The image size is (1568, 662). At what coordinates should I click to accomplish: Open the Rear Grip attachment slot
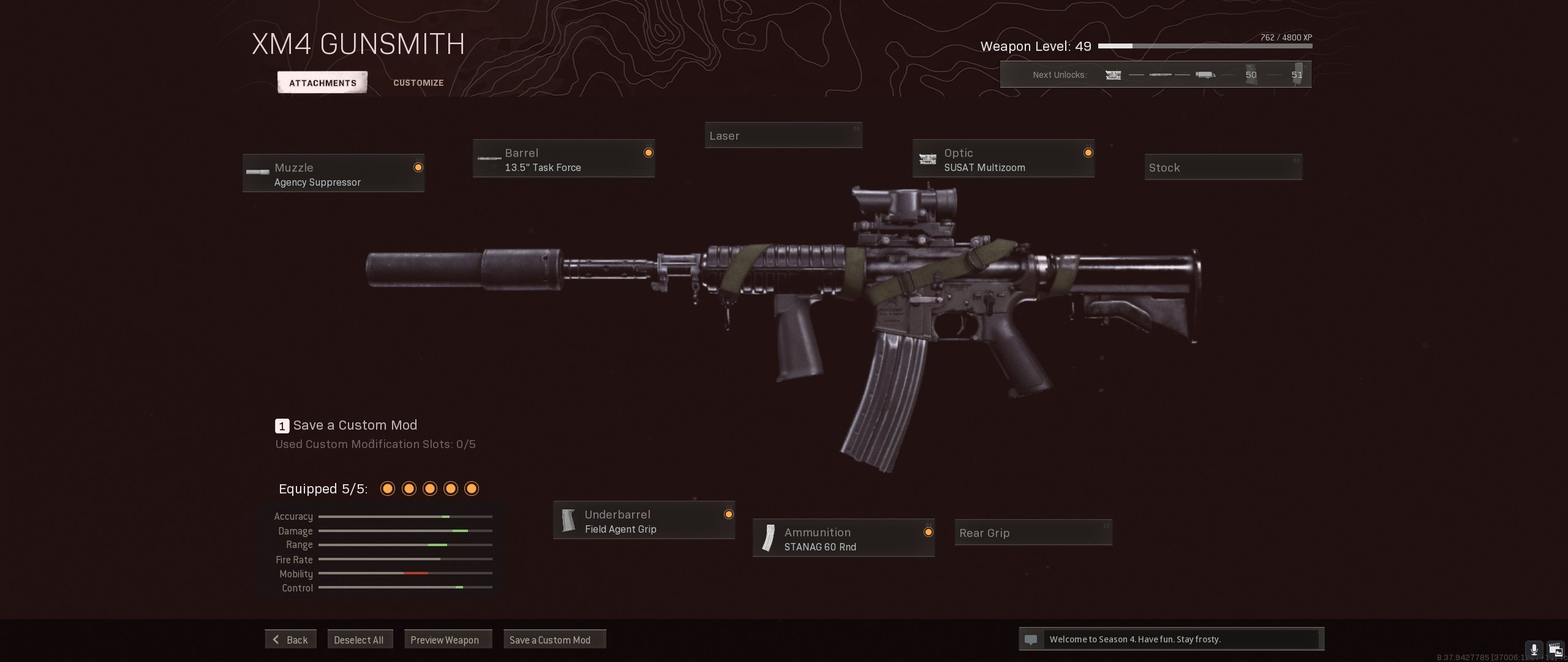point(1033,533)
